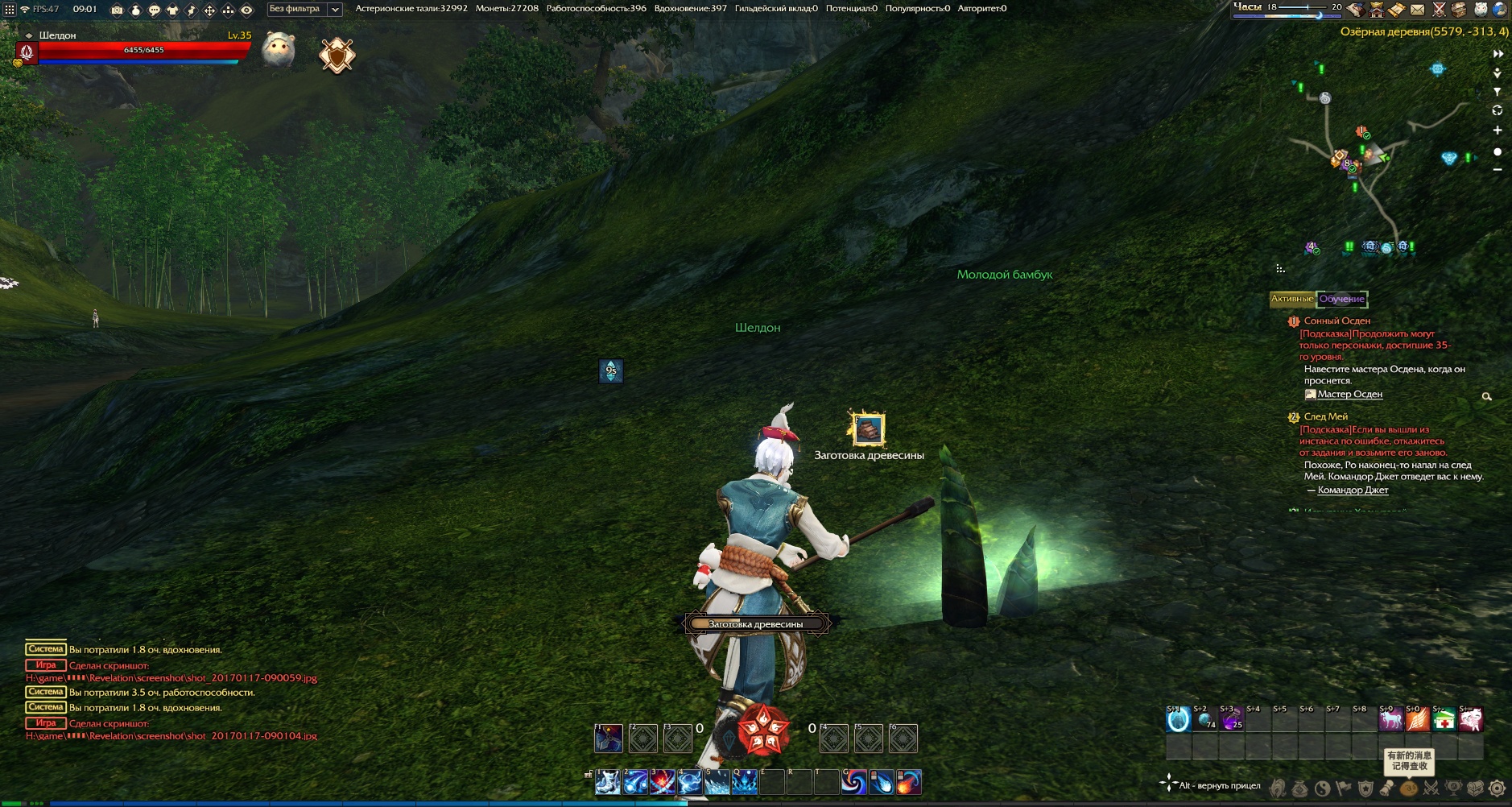Open the grid menu button in the top-left corner
Screen dimensions: 1512x807
click(10, 10)
